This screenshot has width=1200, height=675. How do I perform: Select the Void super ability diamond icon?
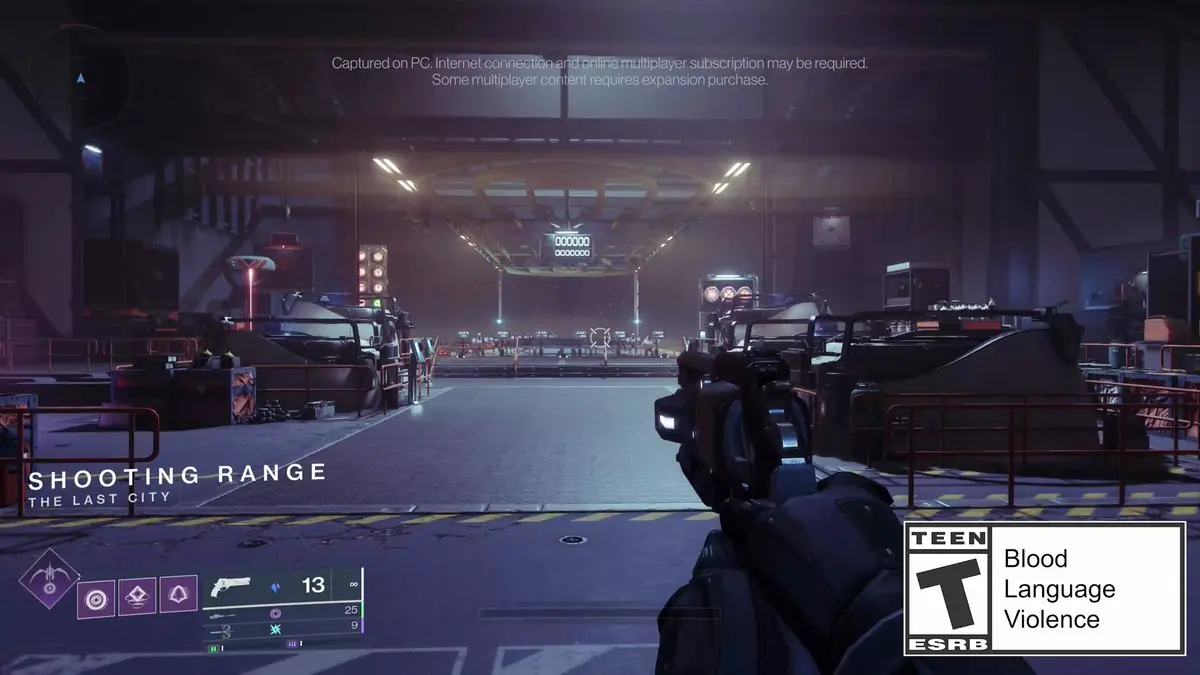49,580
